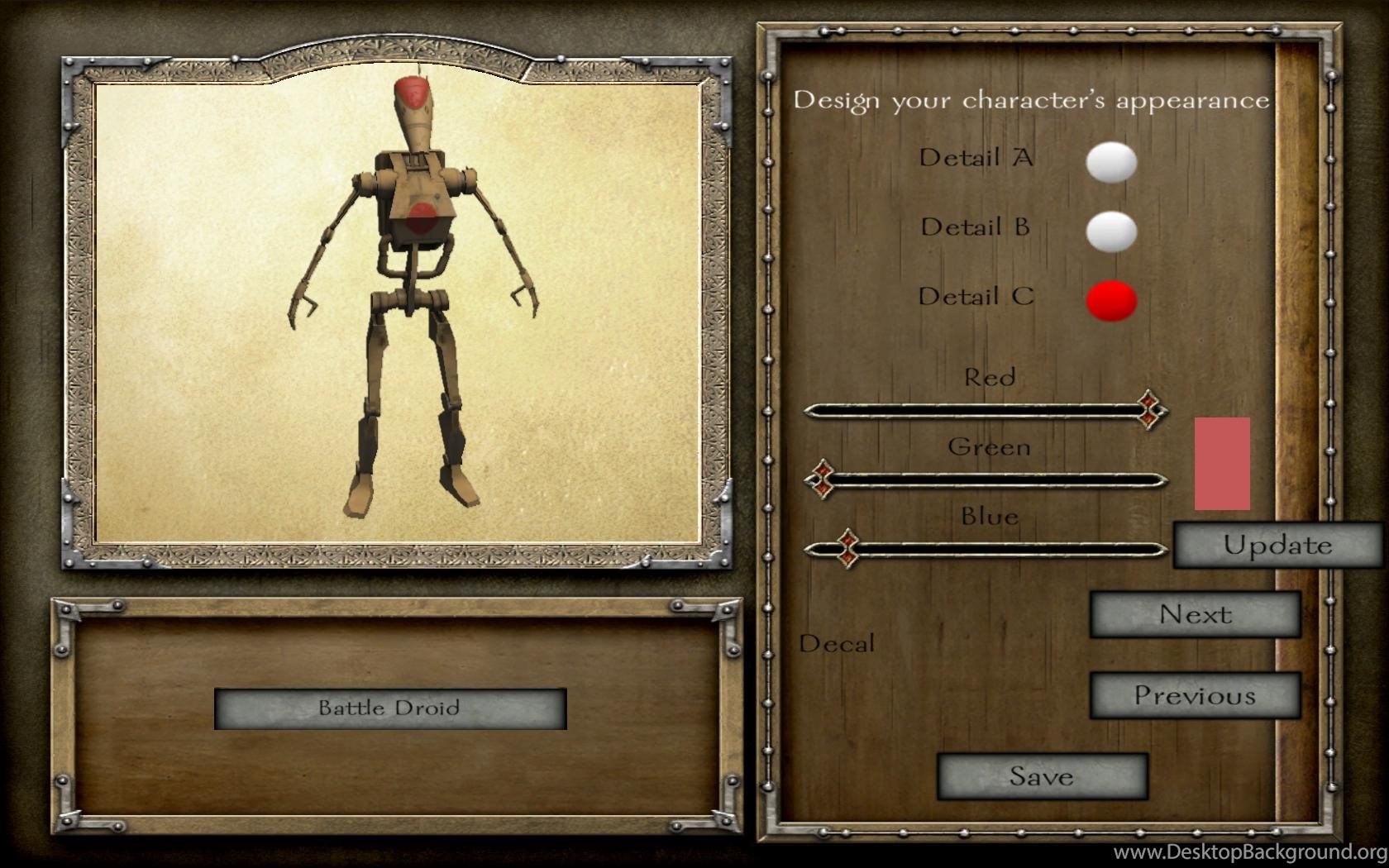The width and height of the screenshot is (1389, 868).
Task: Click the Red slider handle
Action: coord(1149,409)
